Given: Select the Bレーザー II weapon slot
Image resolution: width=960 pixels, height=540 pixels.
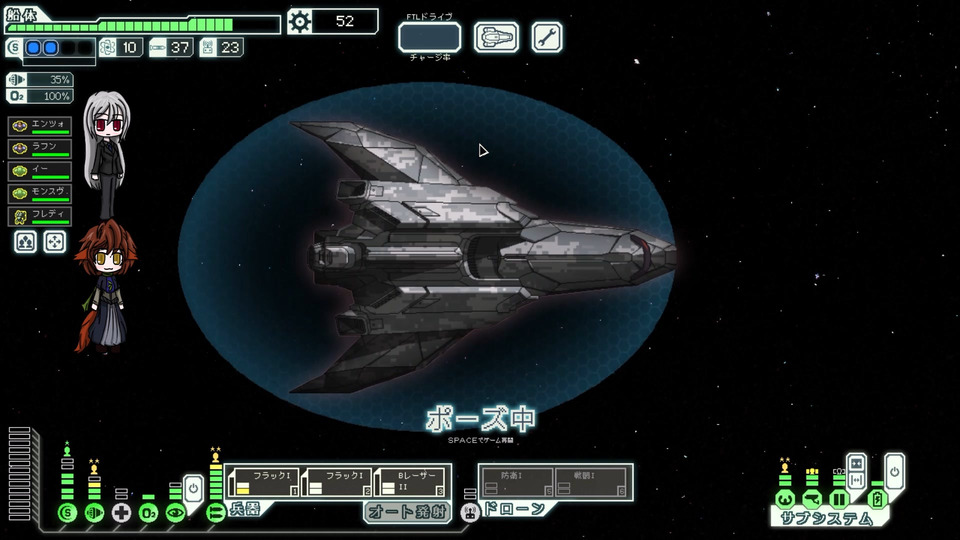Looking at the screenshot, I should click(413, 482).
